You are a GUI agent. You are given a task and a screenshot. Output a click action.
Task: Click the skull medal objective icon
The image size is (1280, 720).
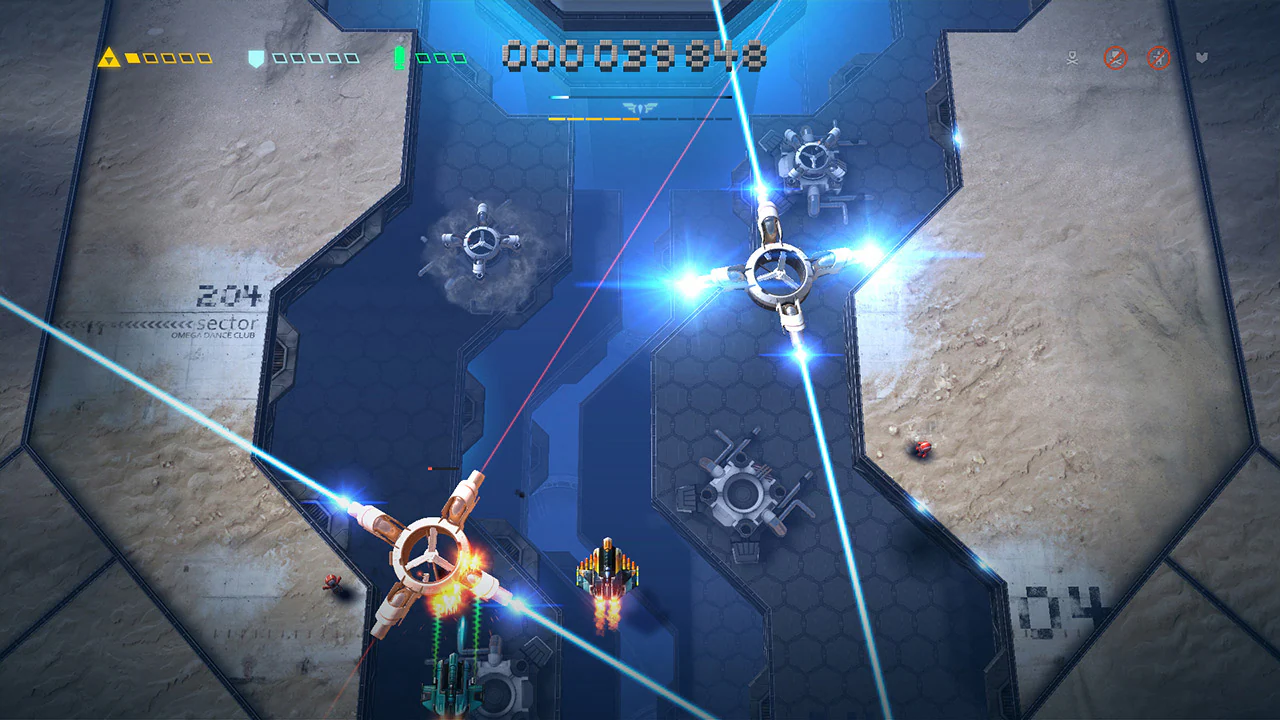1072,58
